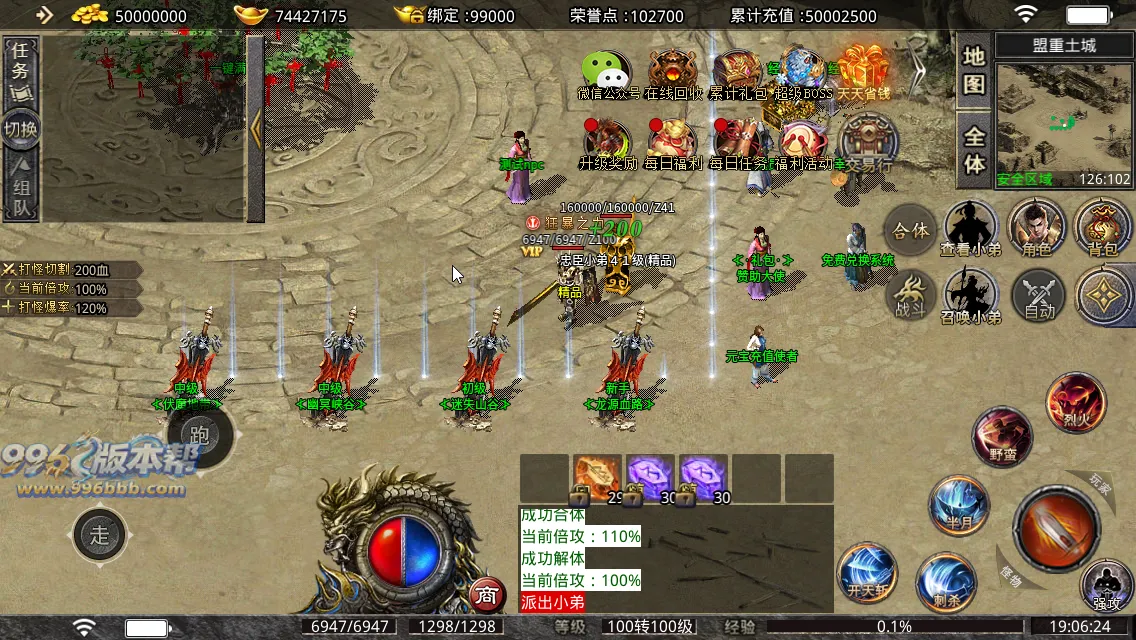Open the backpack (背包)

tap(1102, 226)
